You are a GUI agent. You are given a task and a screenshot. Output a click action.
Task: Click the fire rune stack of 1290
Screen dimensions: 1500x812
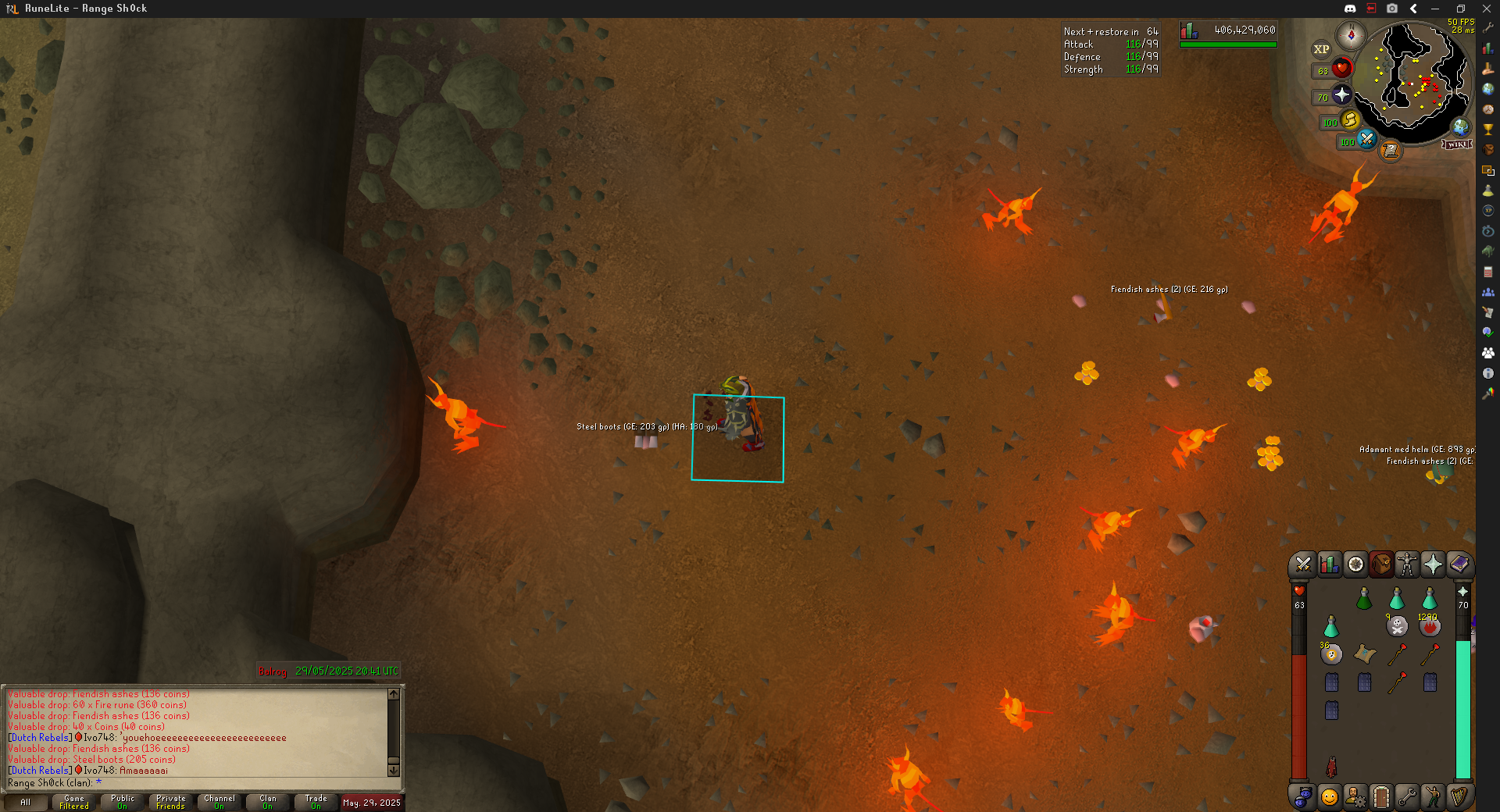pyautogui.click(x=1430, y=626)
